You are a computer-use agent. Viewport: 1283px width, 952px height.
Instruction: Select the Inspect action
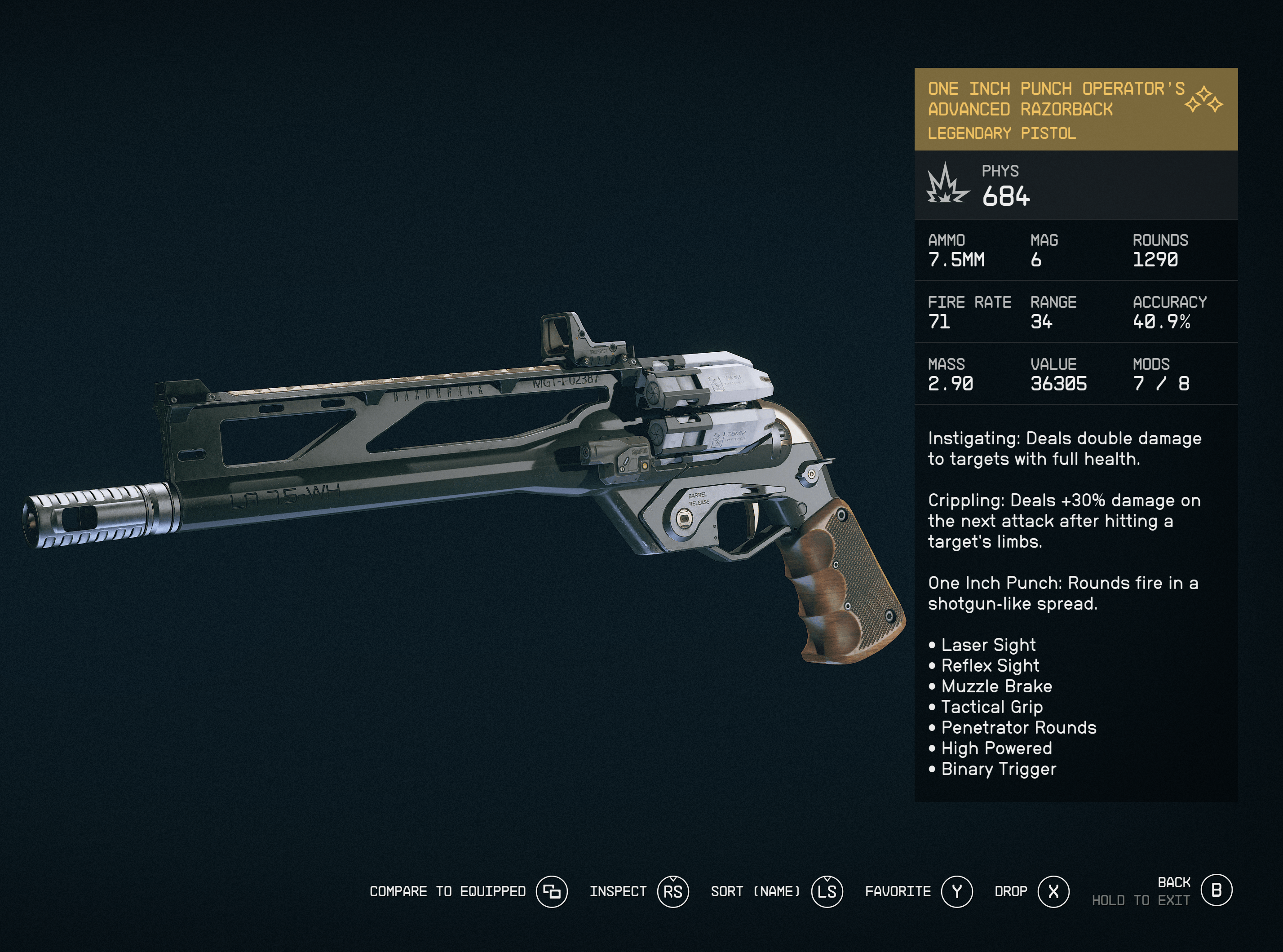pos(672,891)
